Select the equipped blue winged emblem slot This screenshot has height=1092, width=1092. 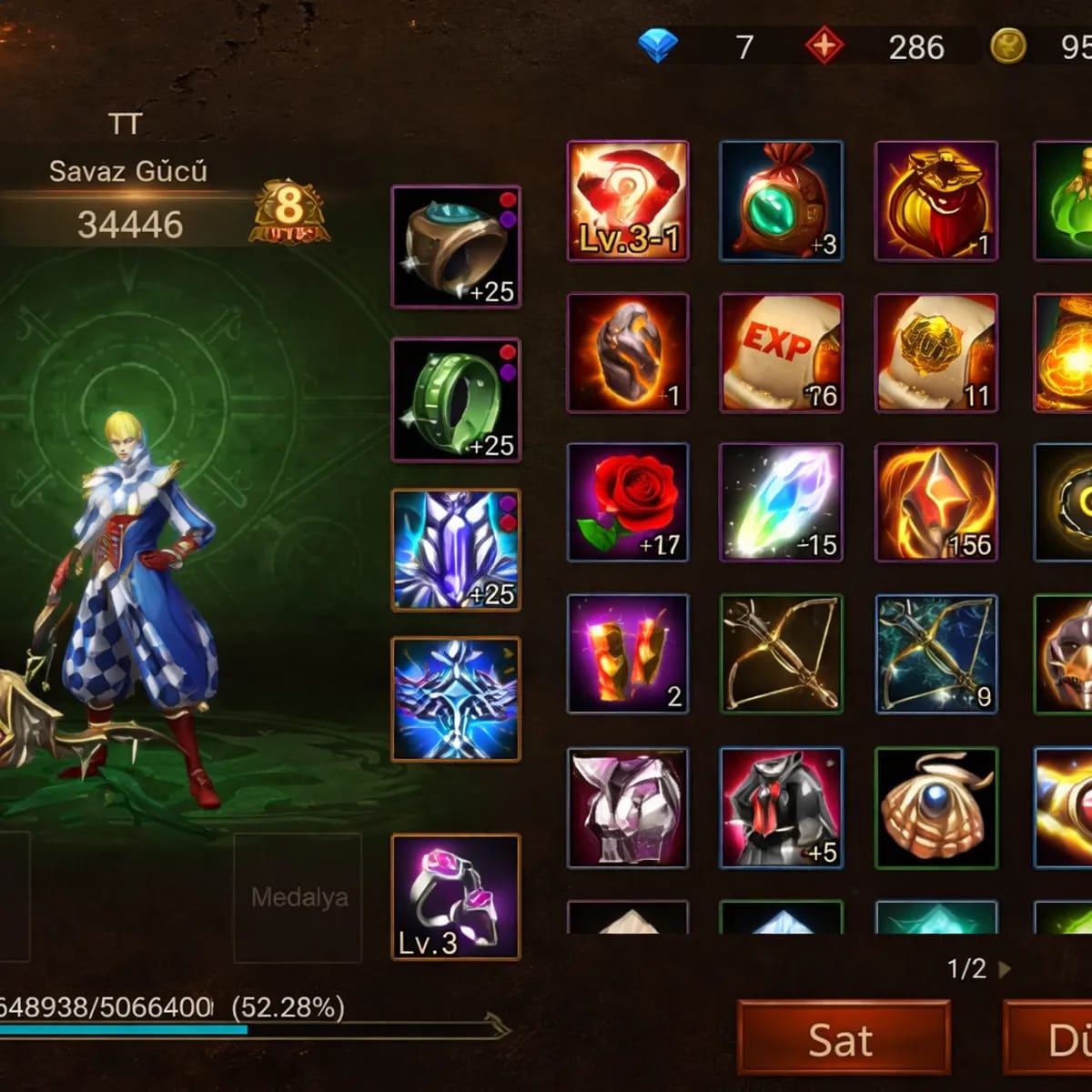coord(456,699)
